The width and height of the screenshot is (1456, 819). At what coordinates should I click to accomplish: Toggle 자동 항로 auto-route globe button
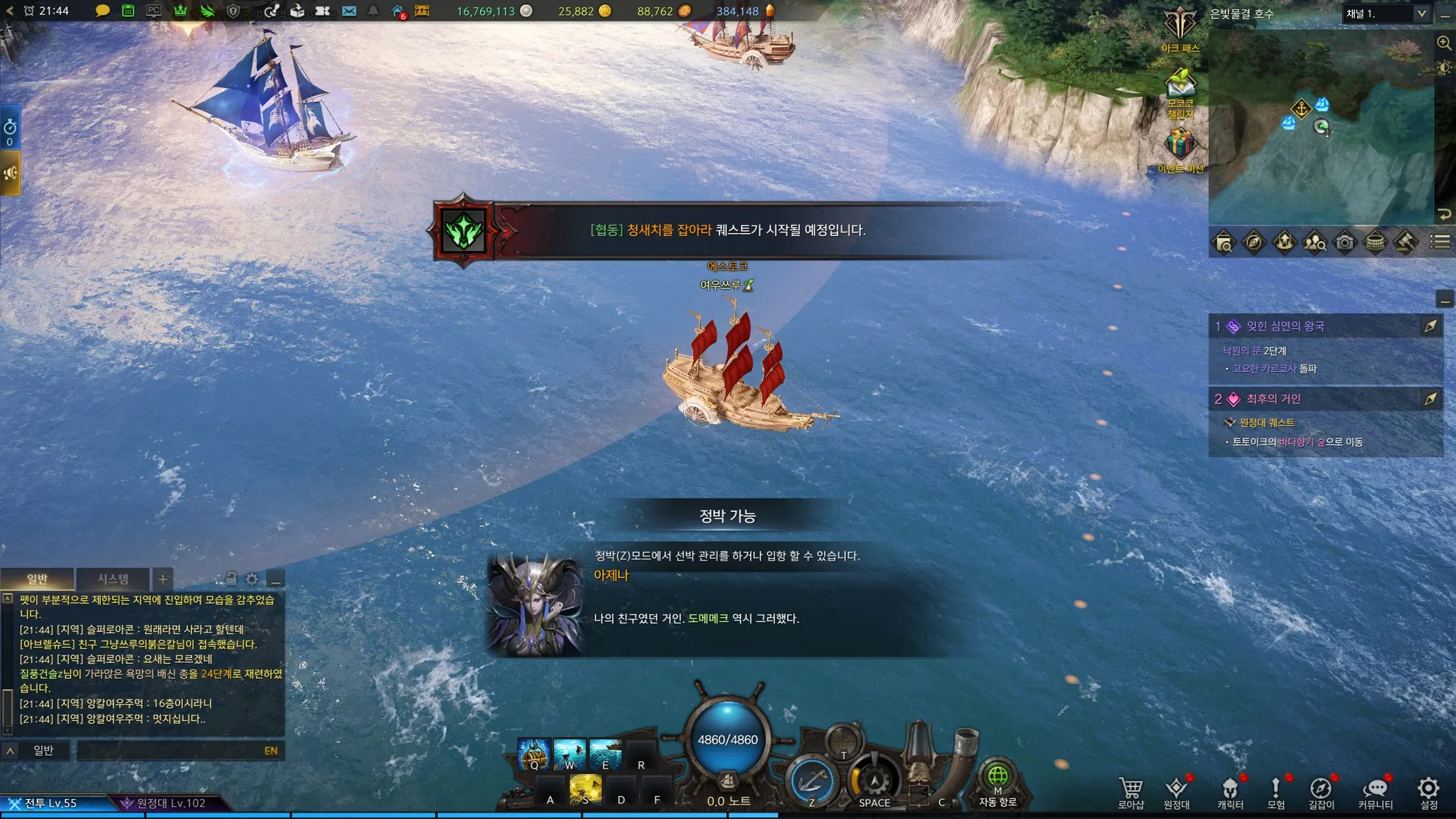click(x=997, y=780)
